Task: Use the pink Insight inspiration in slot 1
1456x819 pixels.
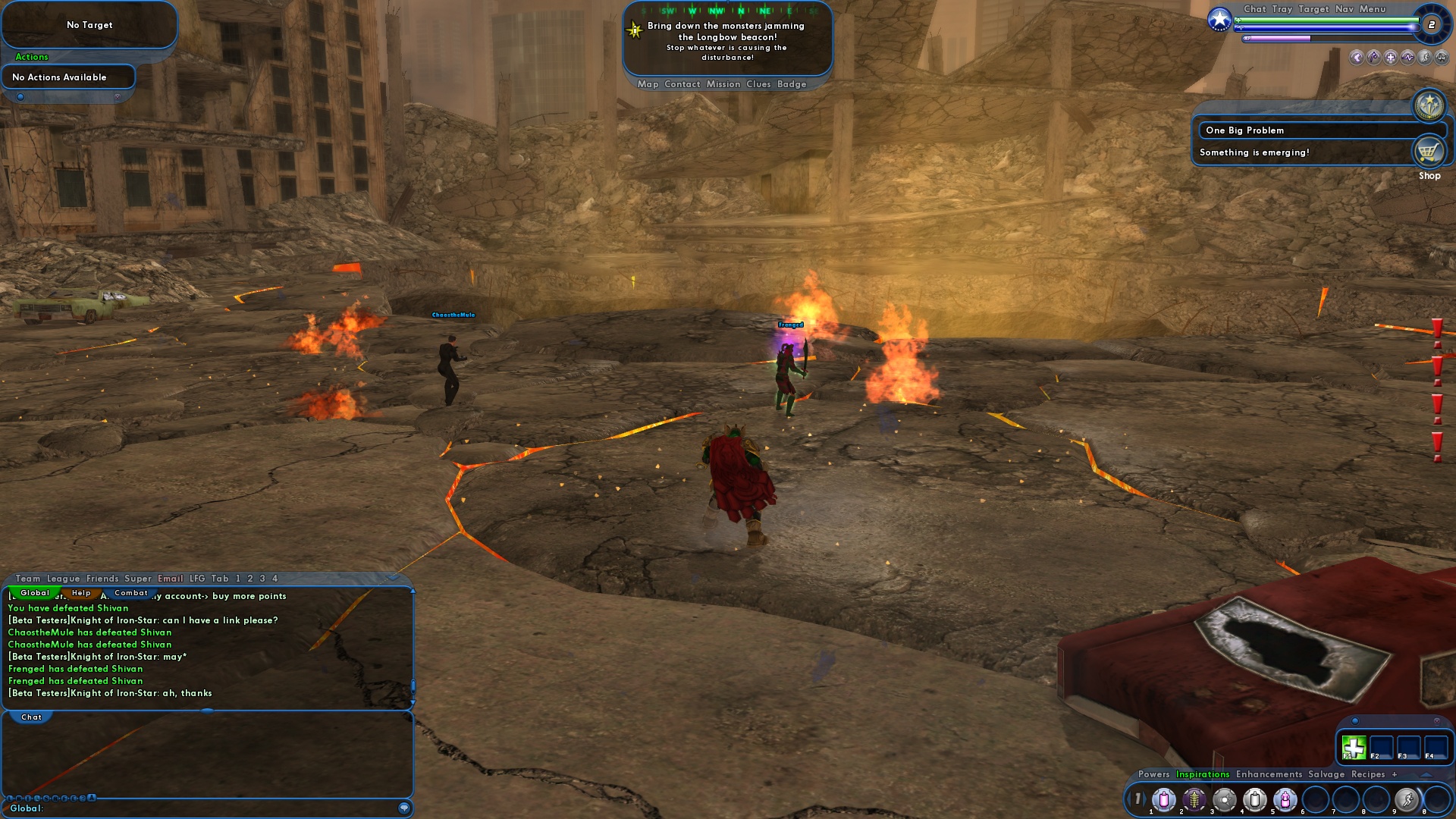Action: (x=1164, y=799)
